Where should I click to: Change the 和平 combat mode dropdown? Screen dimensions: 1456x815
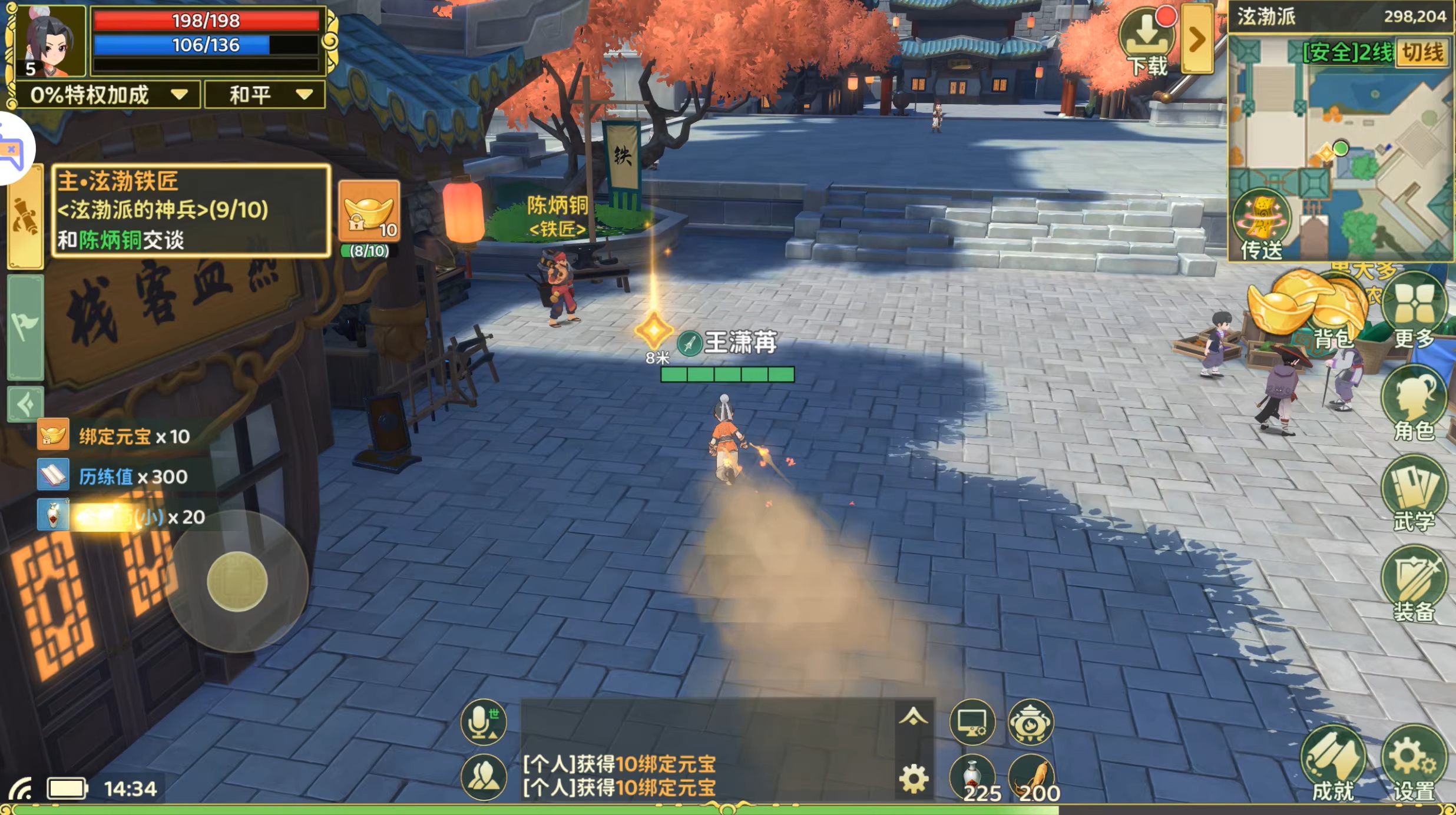point(265,95)
